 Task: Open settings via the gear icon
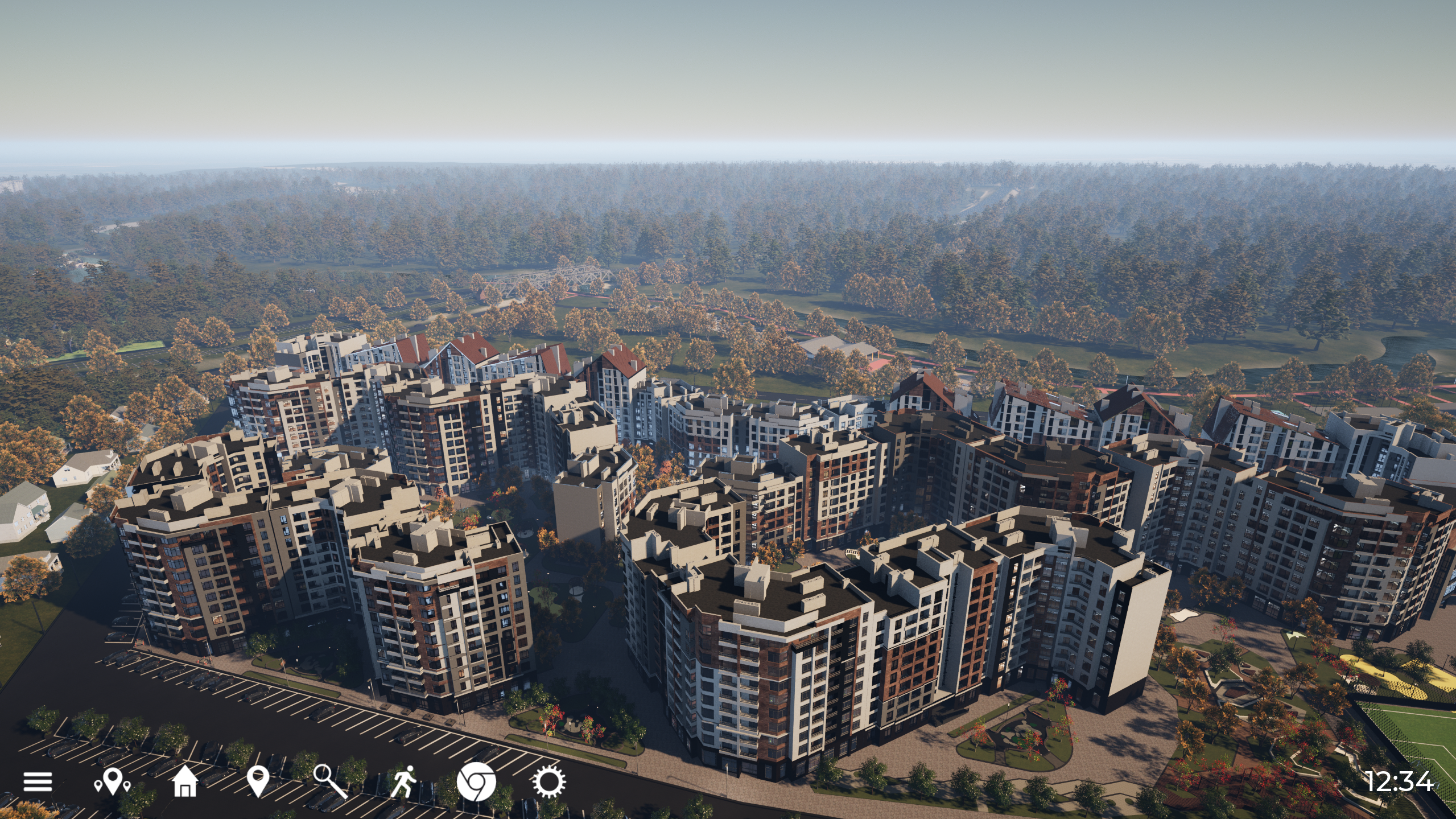[x=548, y=781]
